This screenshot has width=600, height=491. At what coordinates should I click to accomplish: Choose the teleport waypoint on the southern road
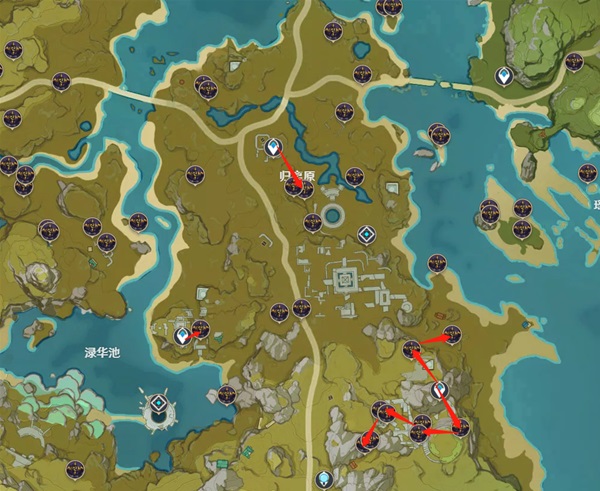[322, 479]
